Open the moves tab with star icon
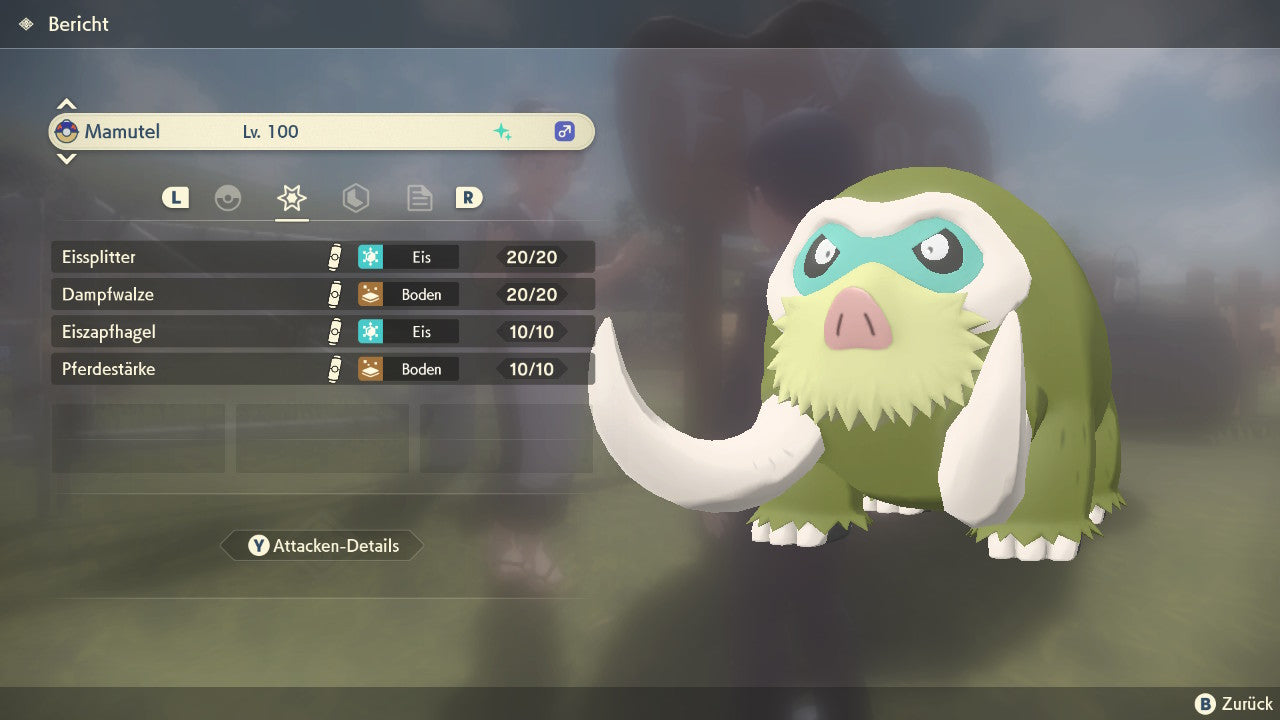The image size is (1280, 720). pos(291,198)
